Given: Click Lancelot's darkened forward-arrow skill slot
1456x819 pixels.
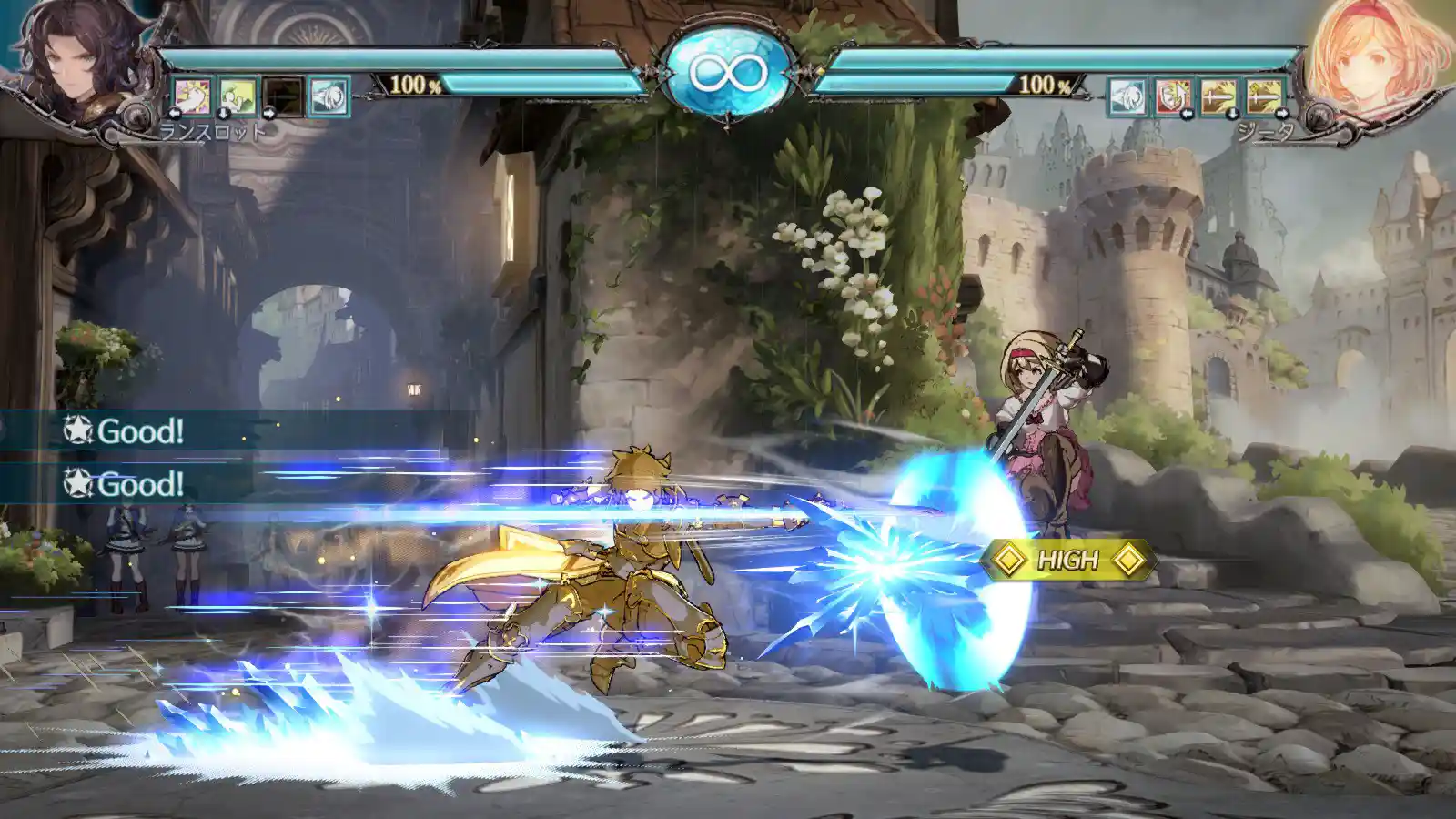Looking at the screenshot, I should point(283,96).
